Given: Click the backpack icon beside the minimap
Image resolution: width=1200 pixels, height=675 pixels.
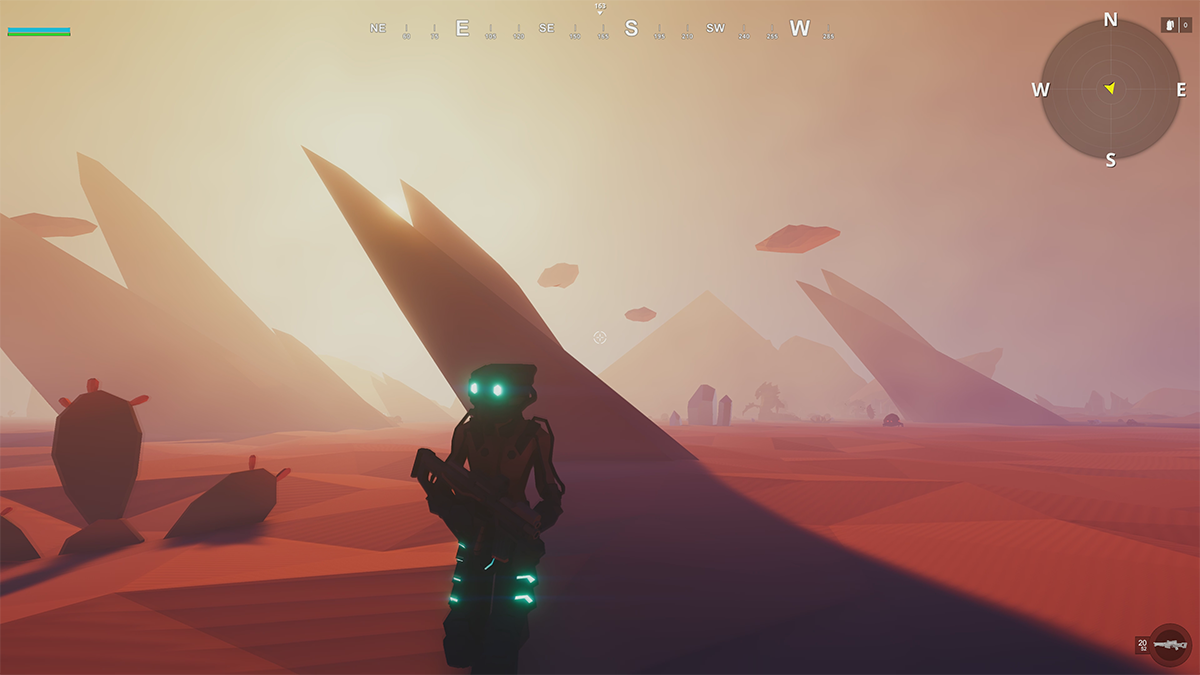Looking at the screenshot, I should 1169,25.
